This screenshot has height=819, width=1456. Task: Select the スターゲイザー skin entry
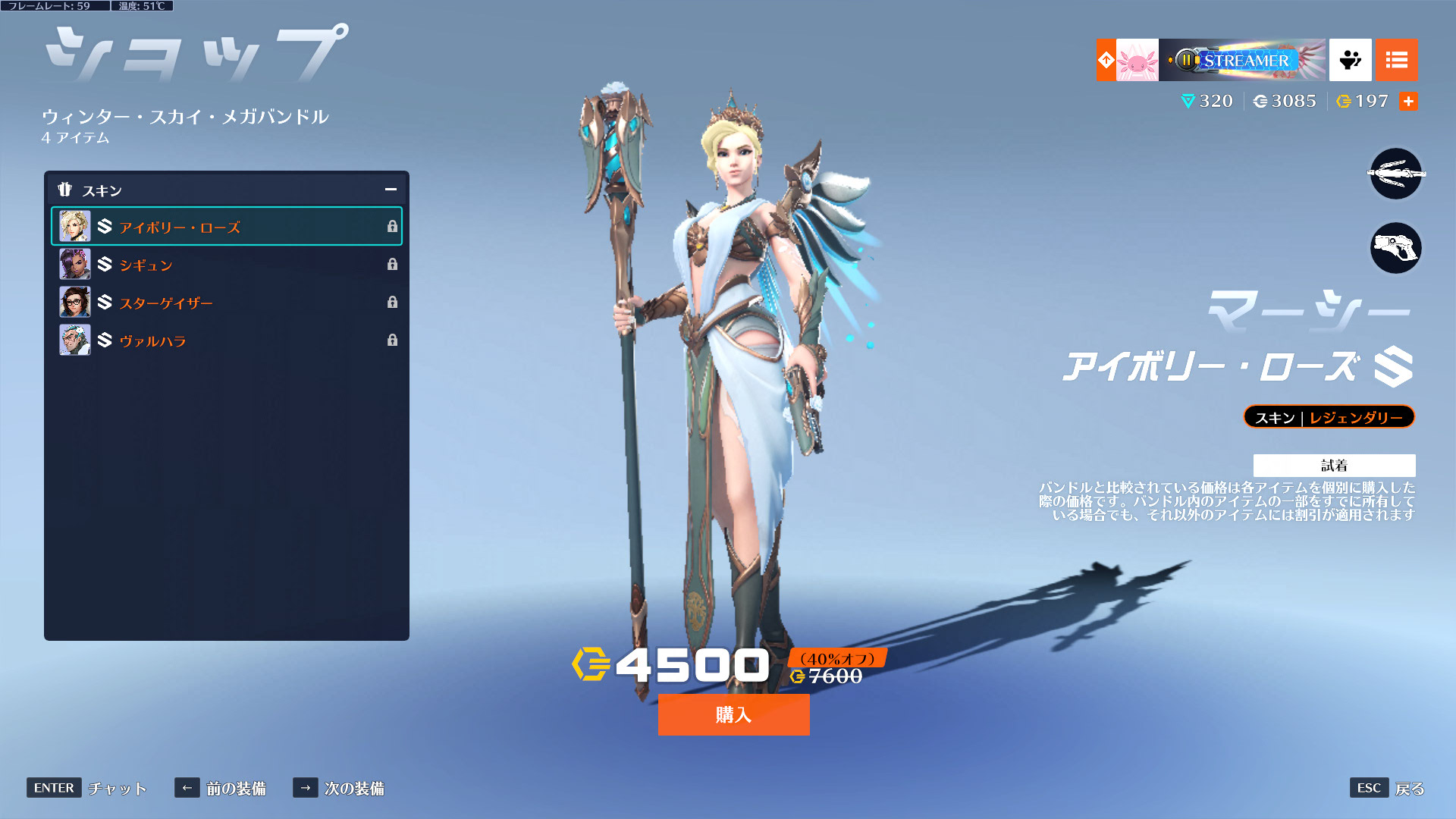pyautogui.click(x=226, y=303)
